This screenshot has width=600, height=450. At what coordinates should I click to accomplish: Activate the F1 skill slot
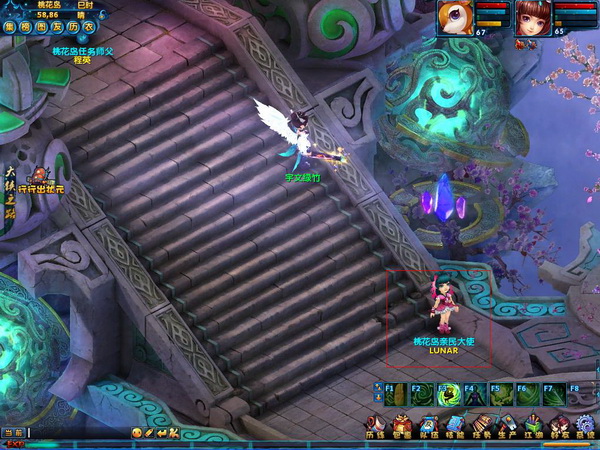coord(396,394)
